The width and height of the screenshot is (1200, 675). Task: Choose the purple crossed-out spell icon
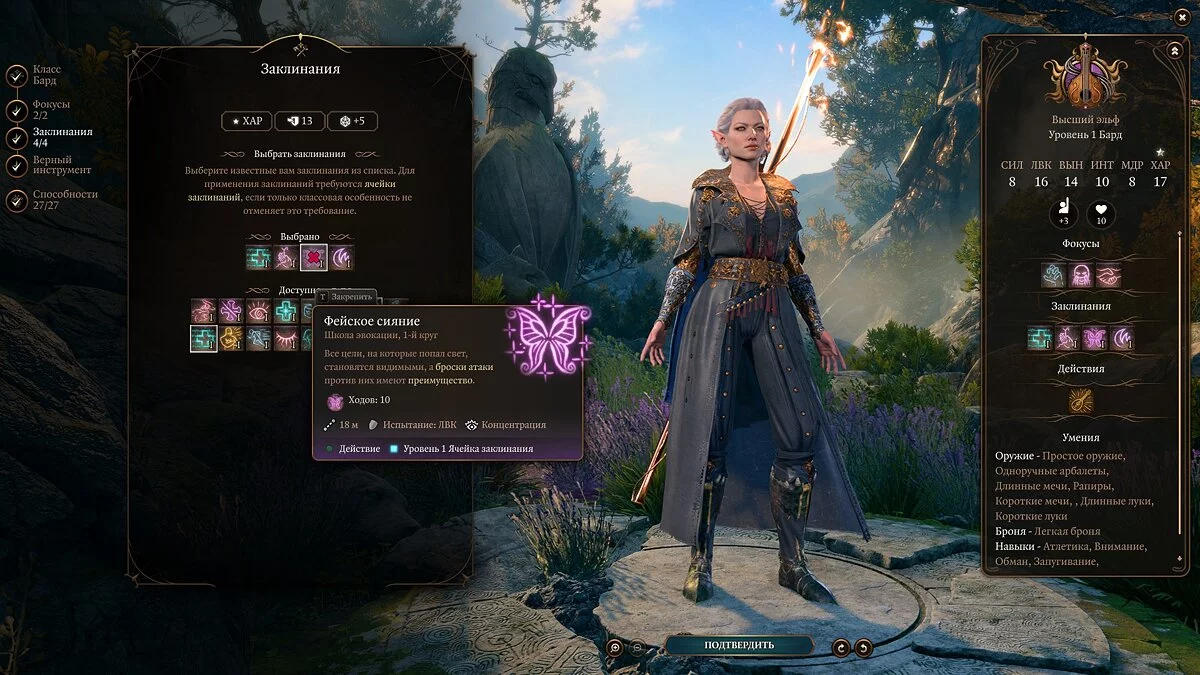coord(231,311)
